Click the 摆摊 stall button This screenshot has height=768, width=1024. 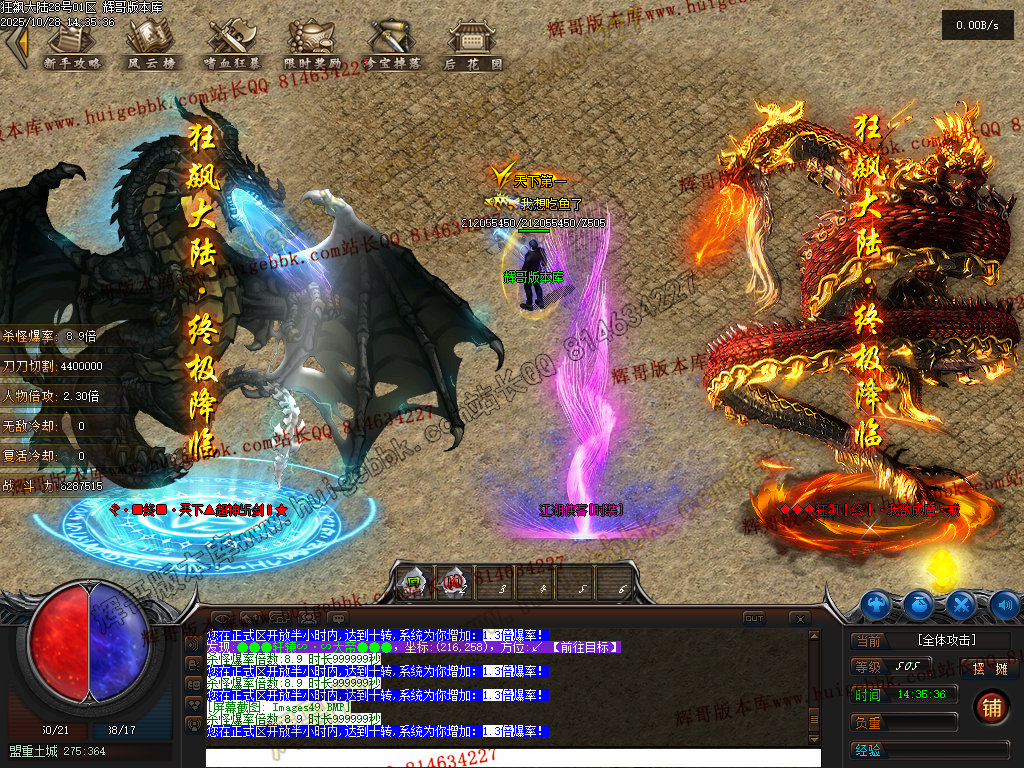click(989, 668)
